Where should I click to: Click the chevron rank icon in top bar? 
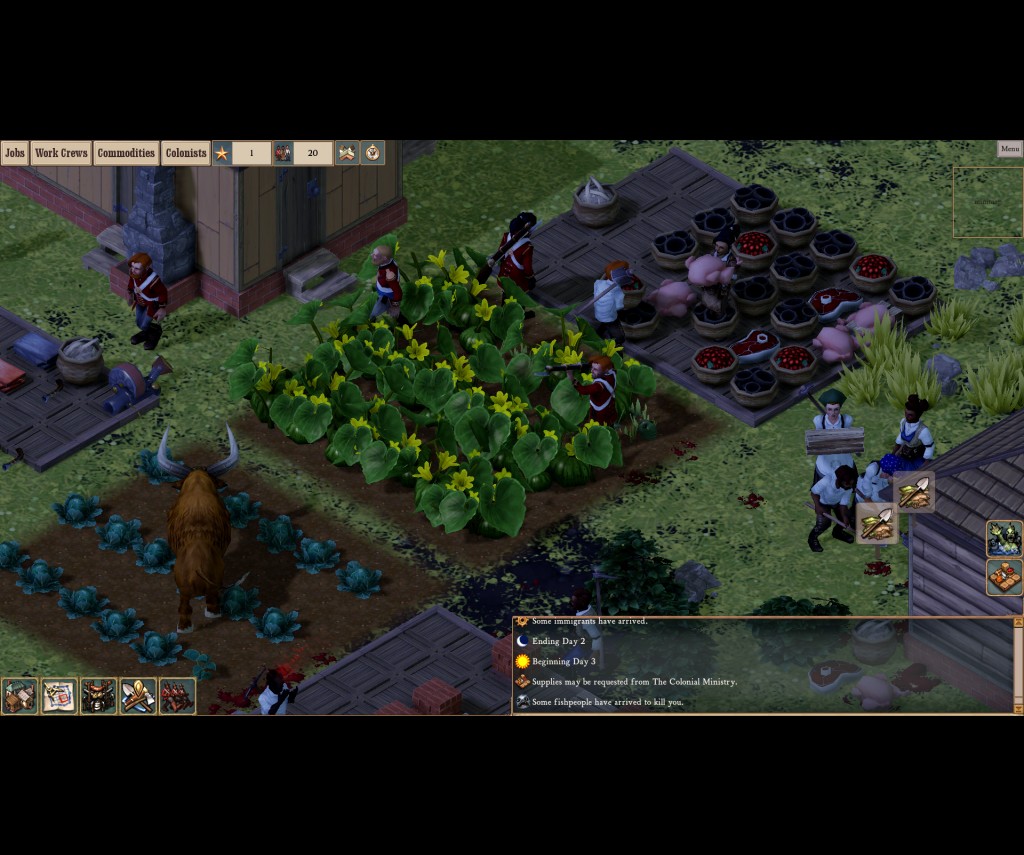click(x=347, y=153)
